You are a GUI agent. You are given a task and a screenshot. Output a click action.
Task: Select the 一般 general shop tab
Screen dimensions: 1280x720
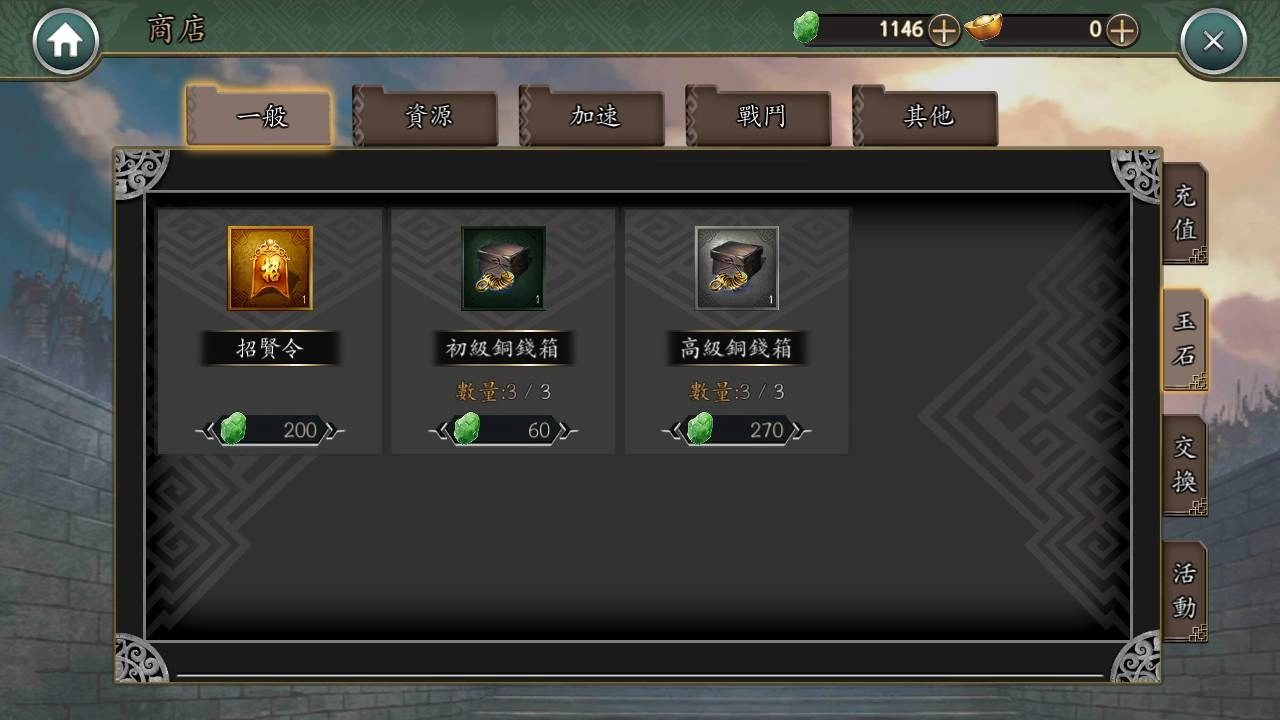tap(258, 116)
